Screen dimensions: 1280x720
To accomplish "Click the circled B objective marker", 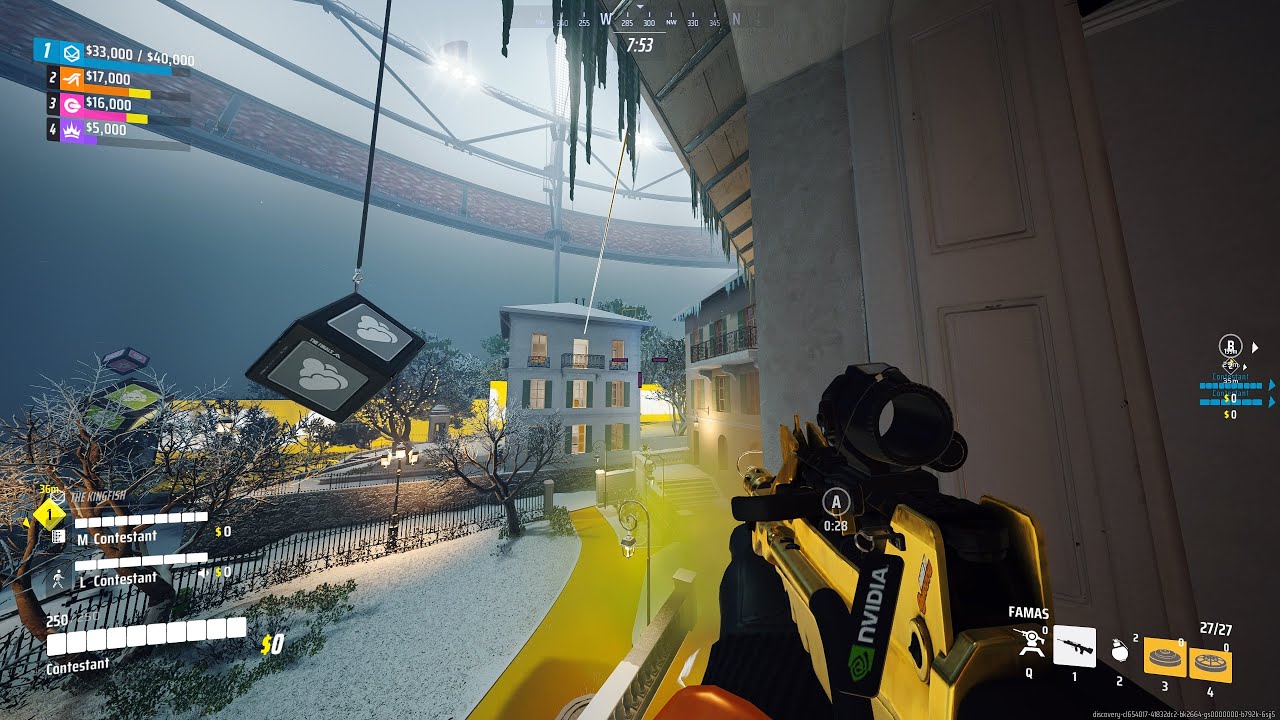I will tap(1231, 347).
